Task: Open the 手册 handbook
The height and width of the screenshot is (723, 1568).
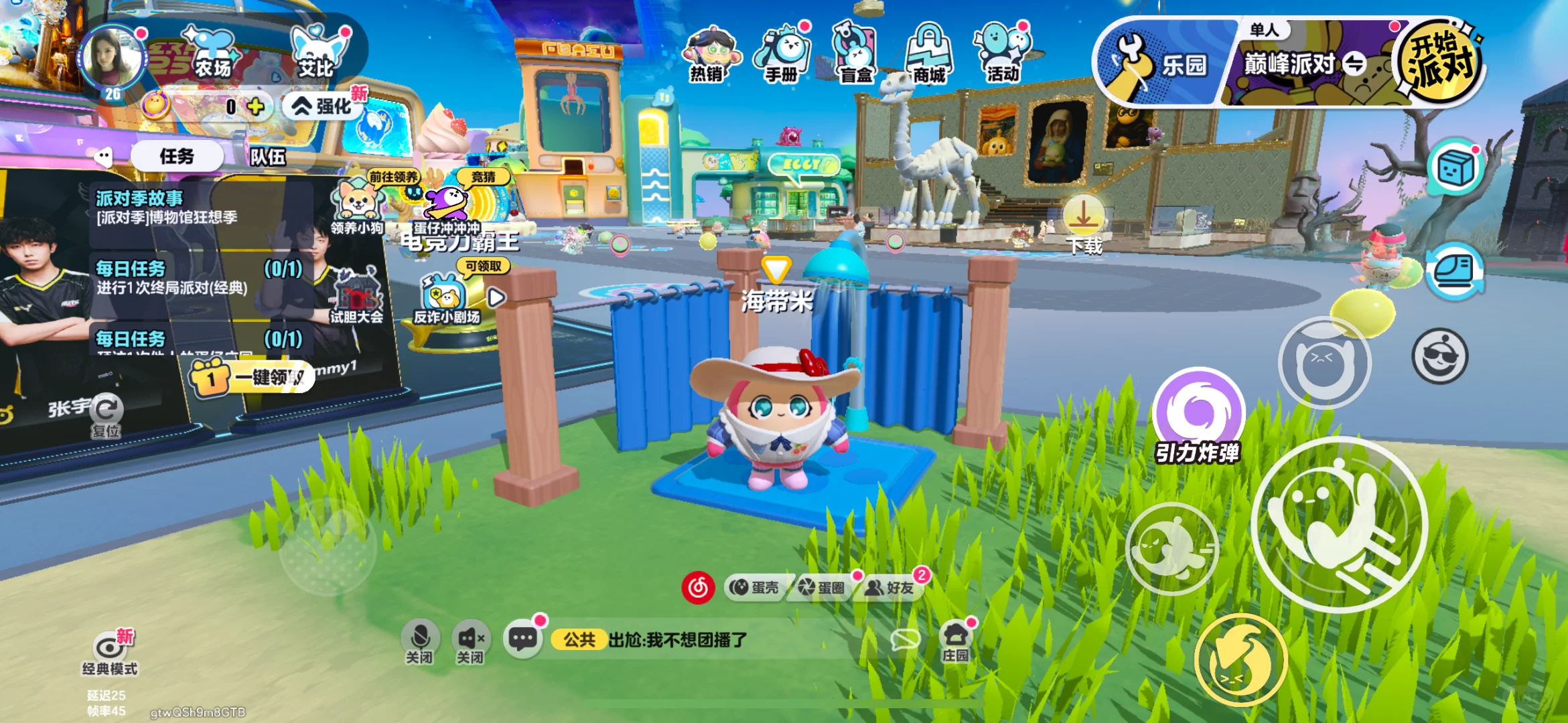Action: click(x=782, y=55)
